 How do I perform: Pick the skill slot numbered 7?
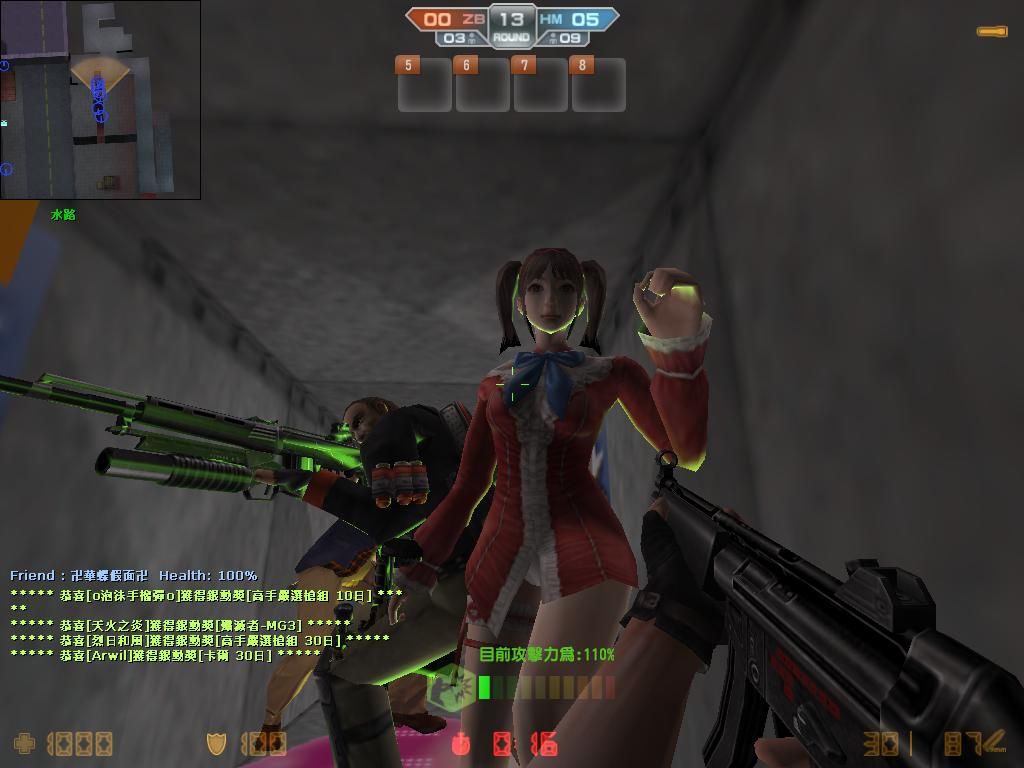540,84
